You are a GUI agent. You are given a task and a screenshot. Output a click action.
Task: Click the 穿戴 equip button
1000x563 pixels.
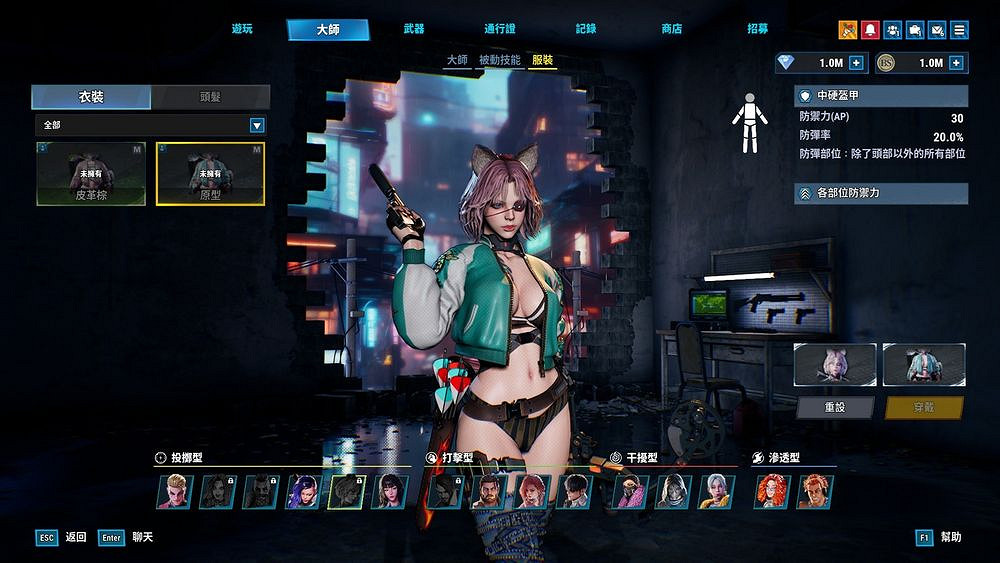924,408
